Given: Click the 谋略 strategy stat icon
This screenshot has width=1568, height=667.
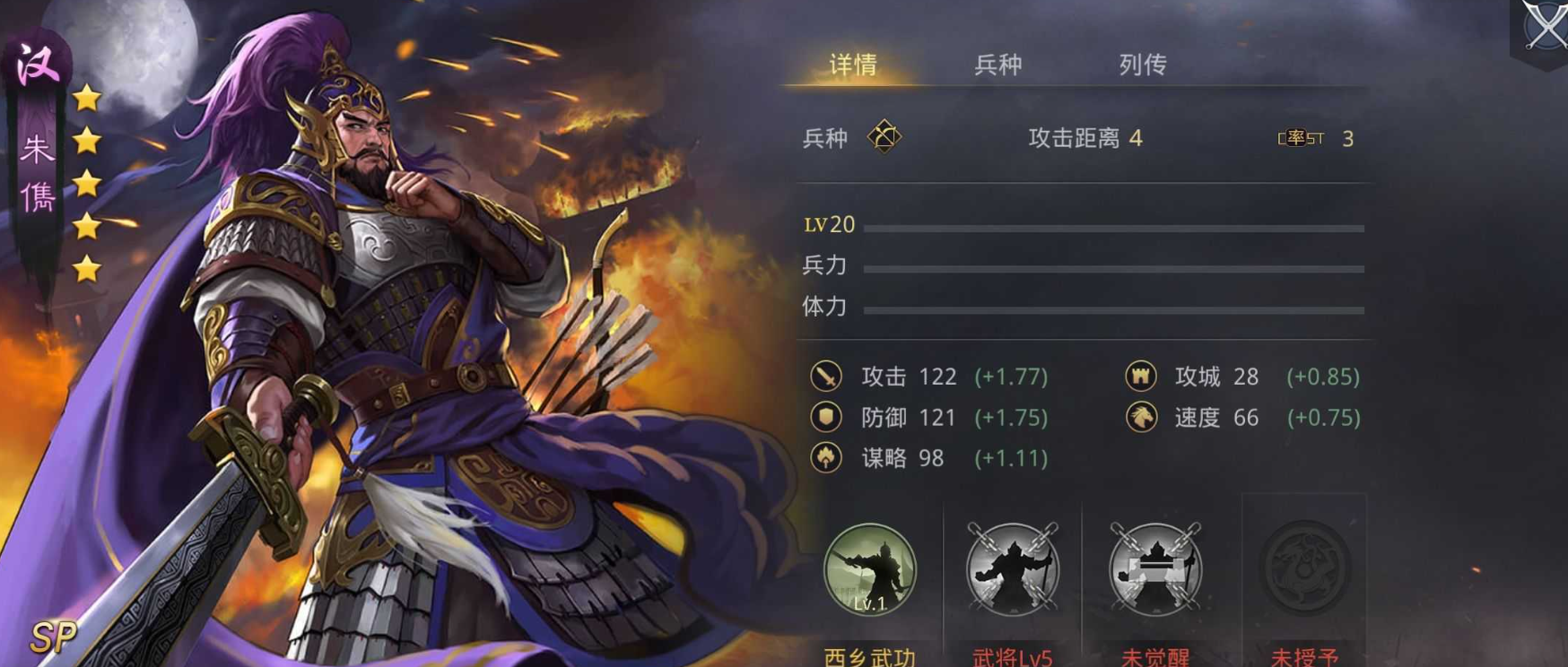Looking at the screenshot, I should (x=826, y=458).
